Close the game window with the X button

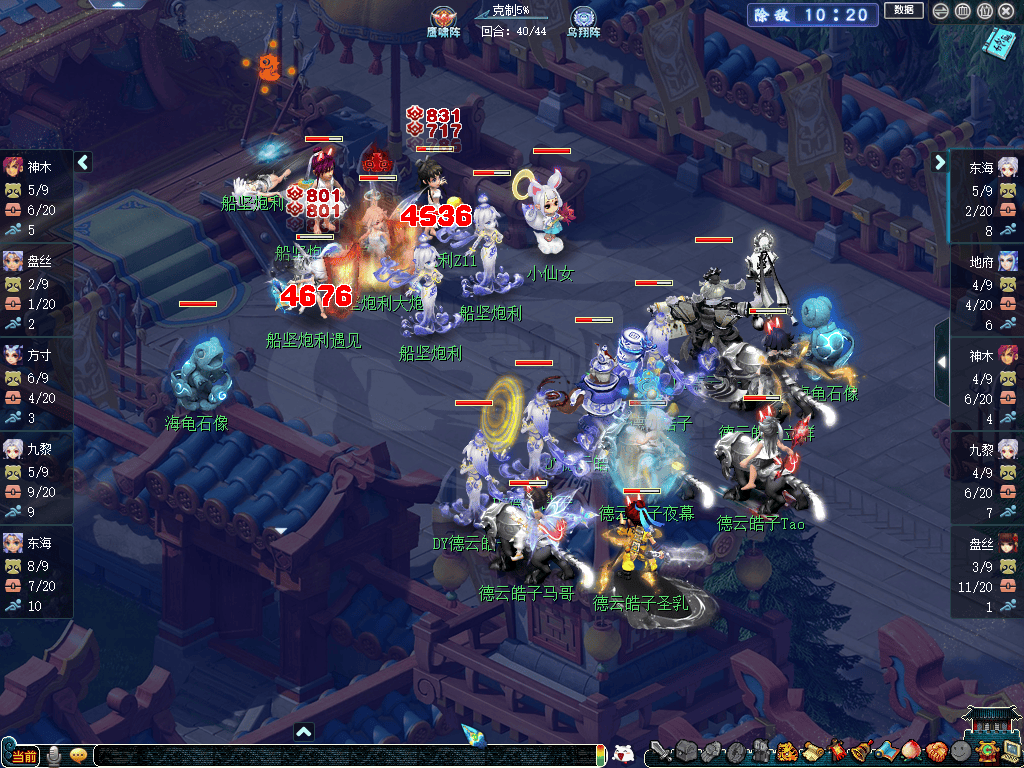click(1007, 11)
